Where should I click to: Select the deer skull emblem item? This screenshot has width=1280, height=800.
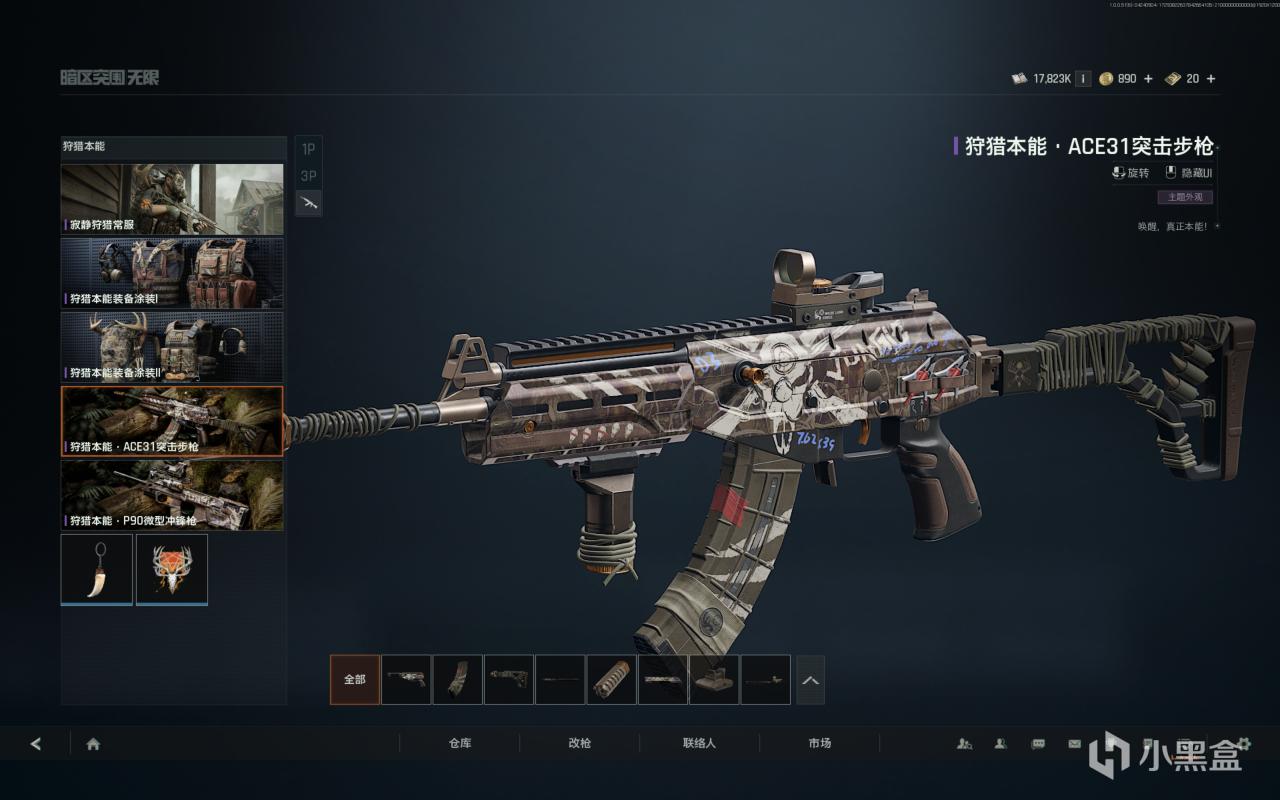coord(172,569)
